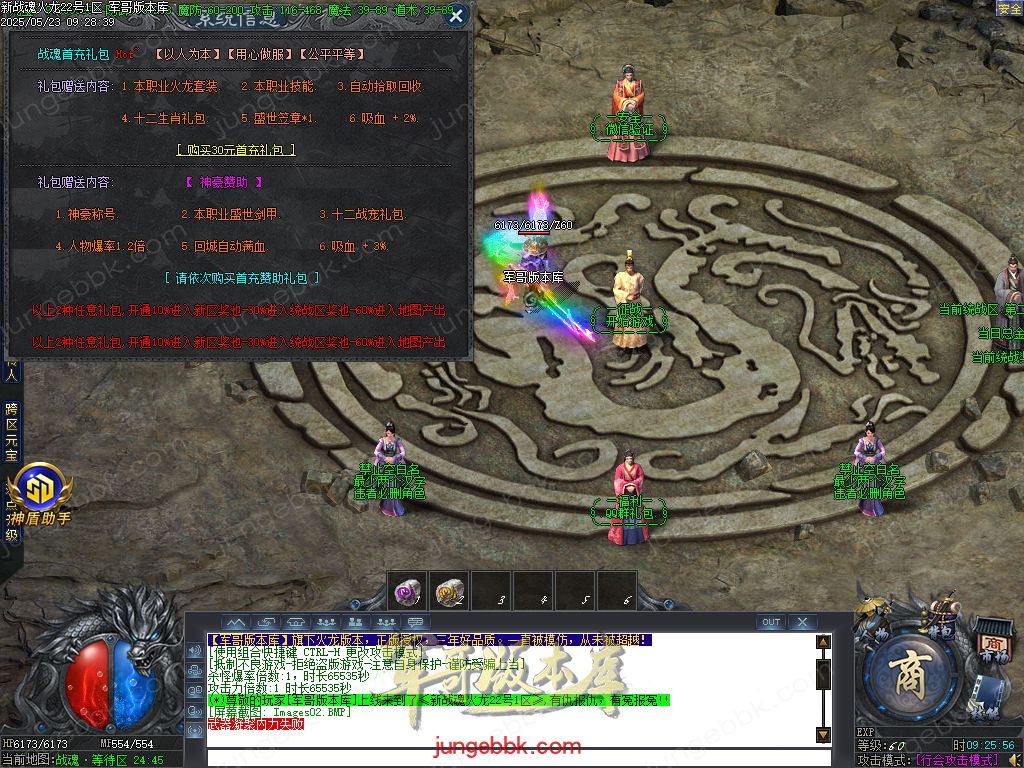The image size is (1024, 768).
Task: Use the purple scroll in hotbar slot 1
Action: pyautogui.click(x=407, y=592)
